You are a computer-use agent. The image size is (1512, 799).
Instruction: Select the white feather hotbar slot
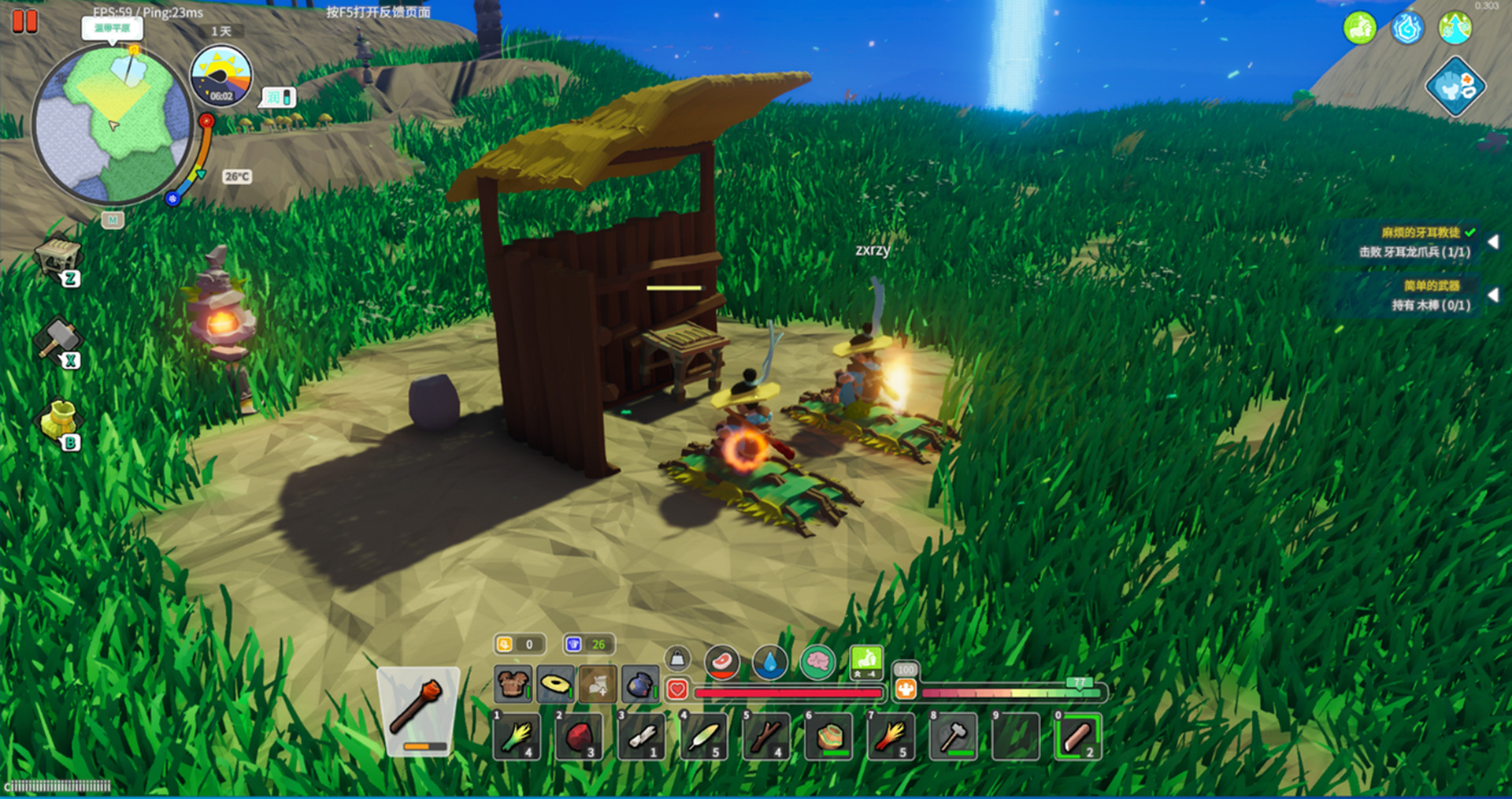[704, 737]
